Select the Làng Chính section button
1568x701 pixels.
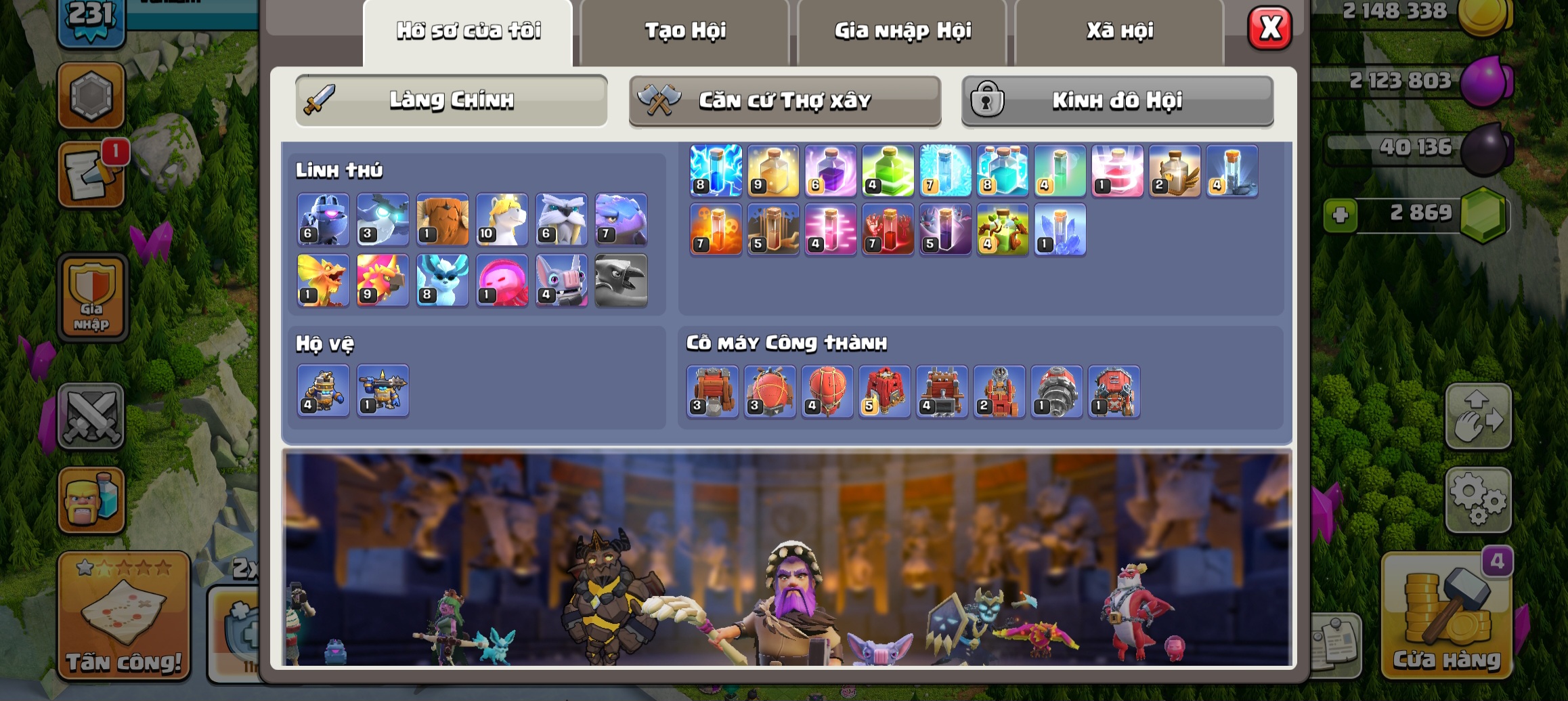(451, 100)
